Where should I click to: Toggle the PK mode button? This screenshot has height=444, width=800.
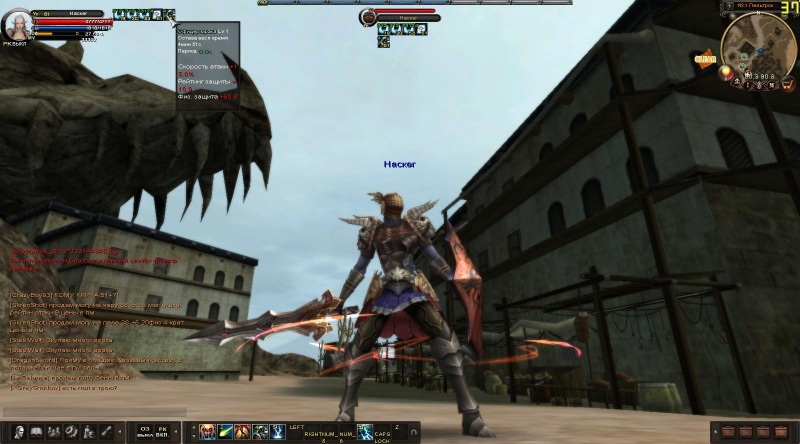162,432
